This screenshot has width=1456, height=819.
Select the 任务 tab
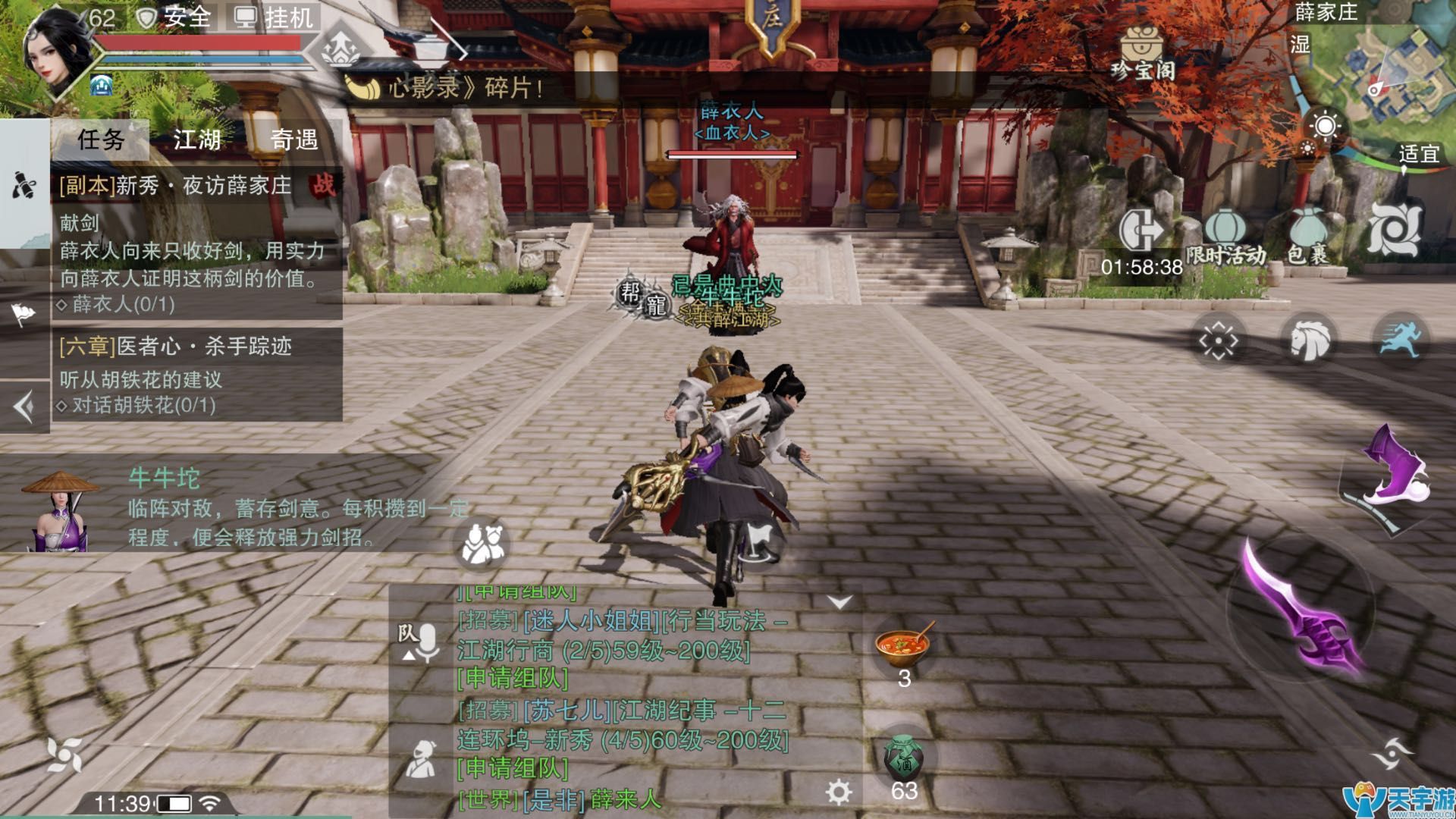(x=101, y=140)
